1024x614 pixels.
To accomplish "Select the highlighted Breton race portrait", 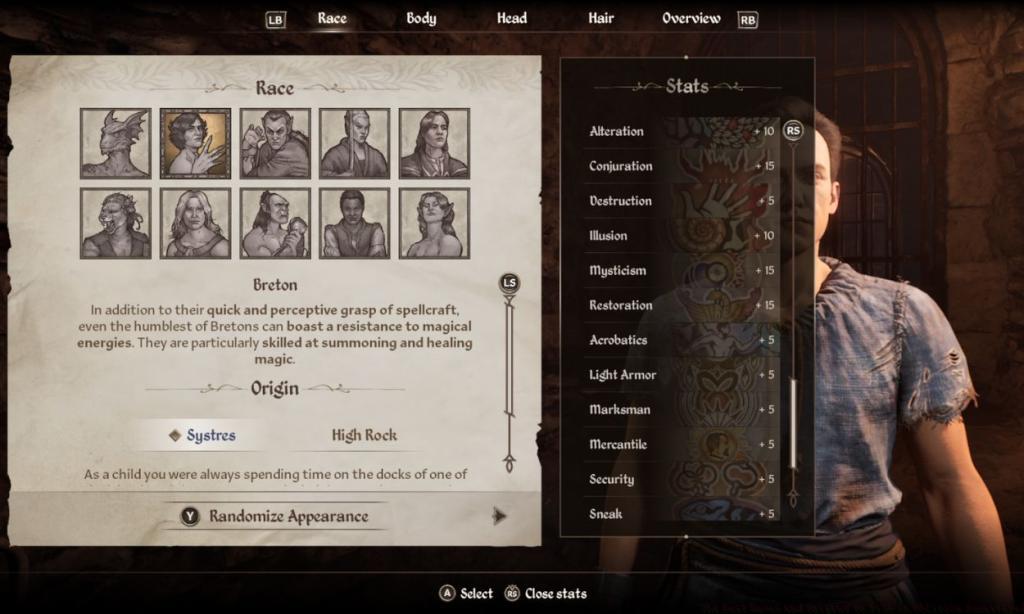I will [195, 143].
